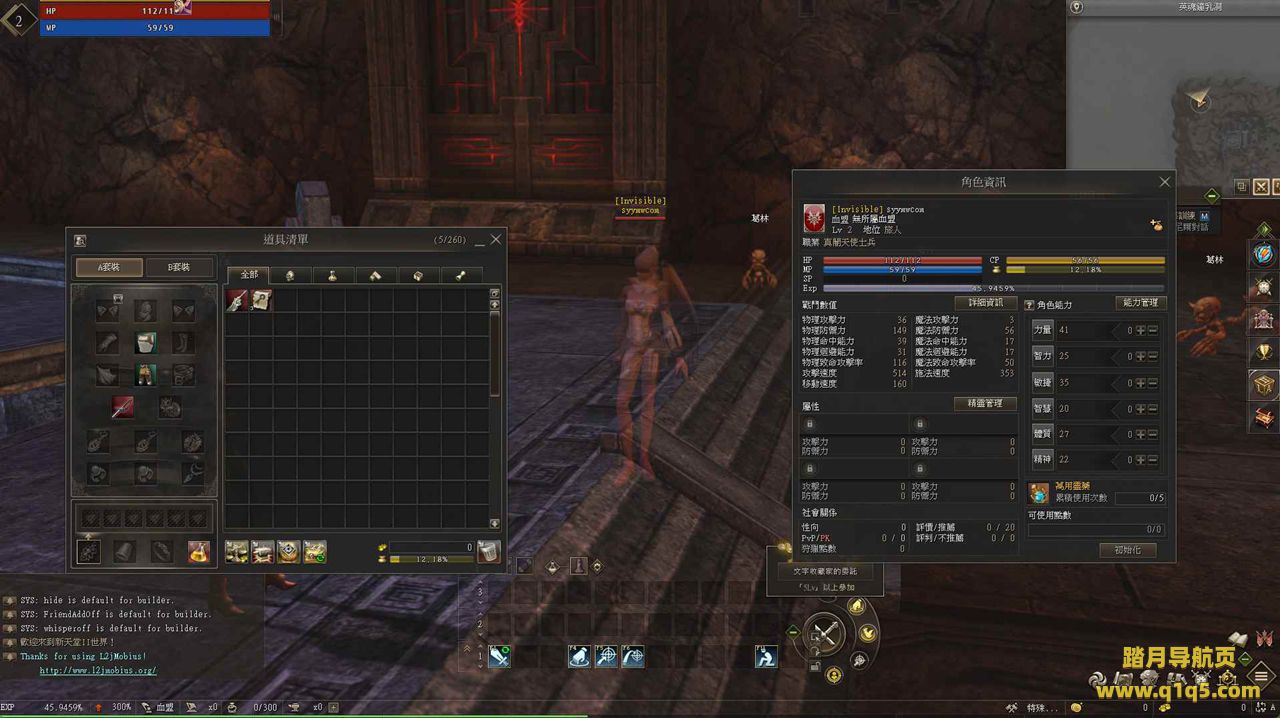Open 精靈管理 spirit management
This screenshot has width=1280, height=718.
point(985,404)
